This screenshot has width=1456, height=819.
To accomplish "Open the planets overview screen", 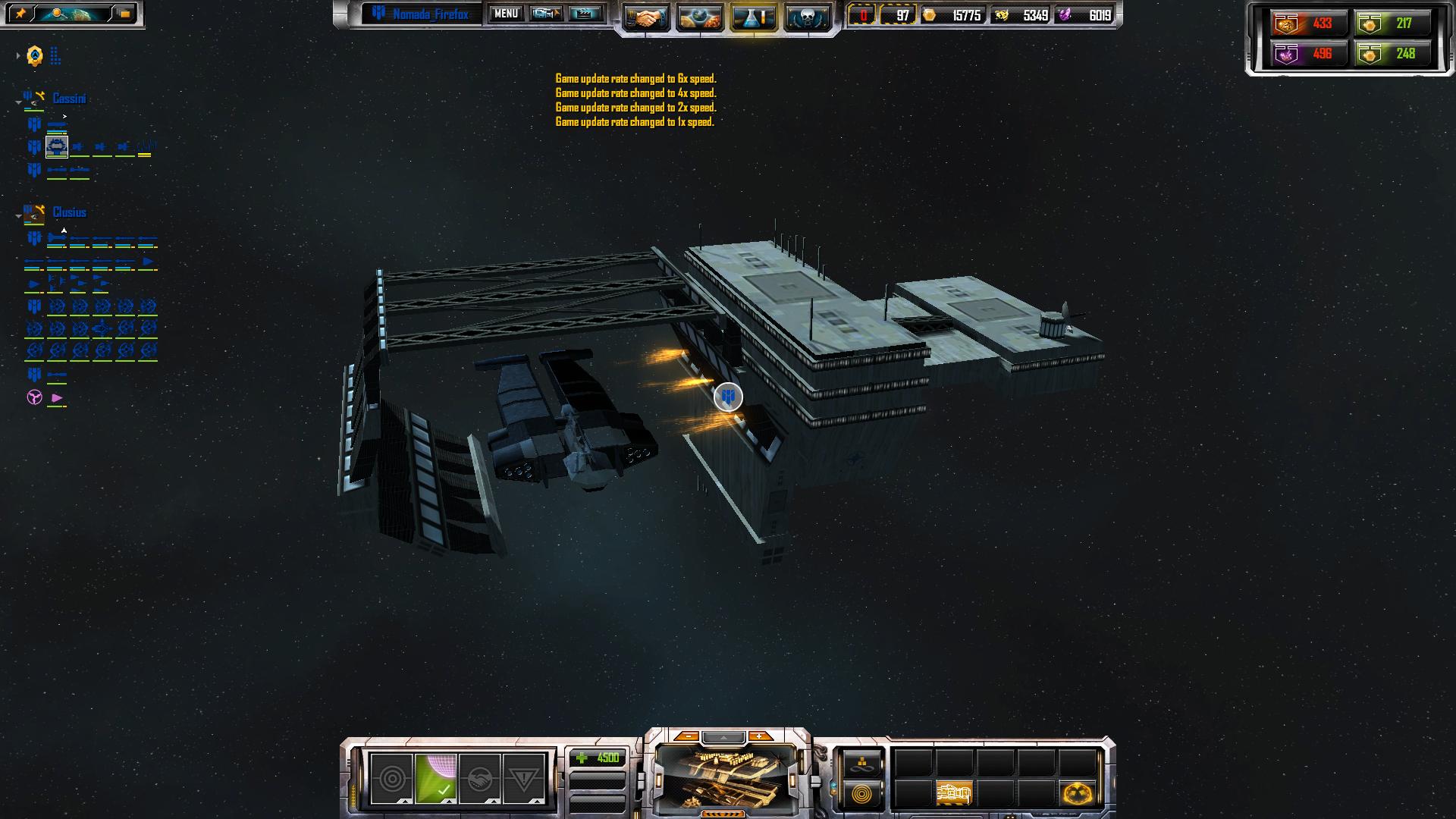I will coord(699,17).
